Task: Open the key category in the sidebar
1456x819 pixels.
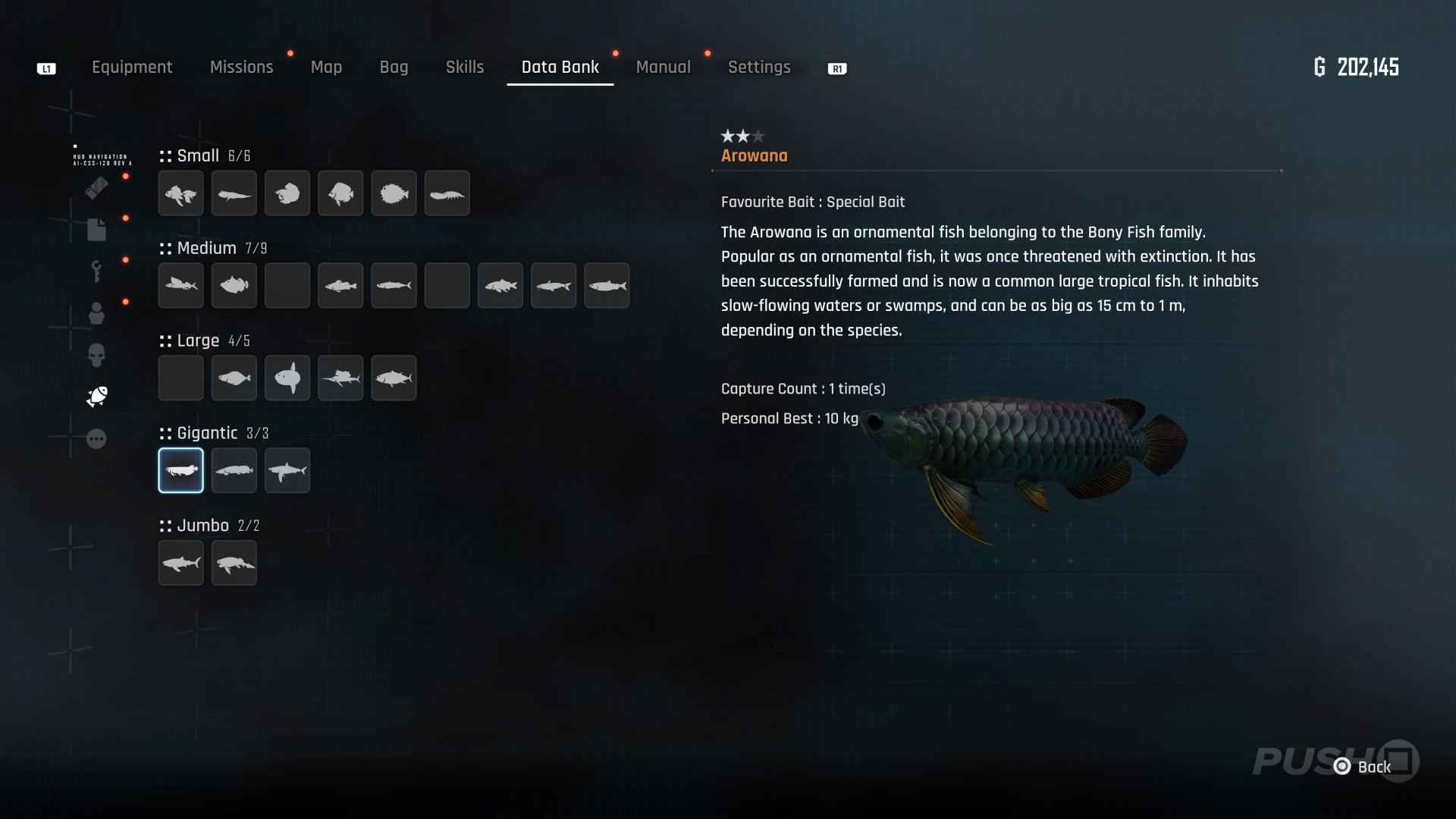Action: pos(96,271)
